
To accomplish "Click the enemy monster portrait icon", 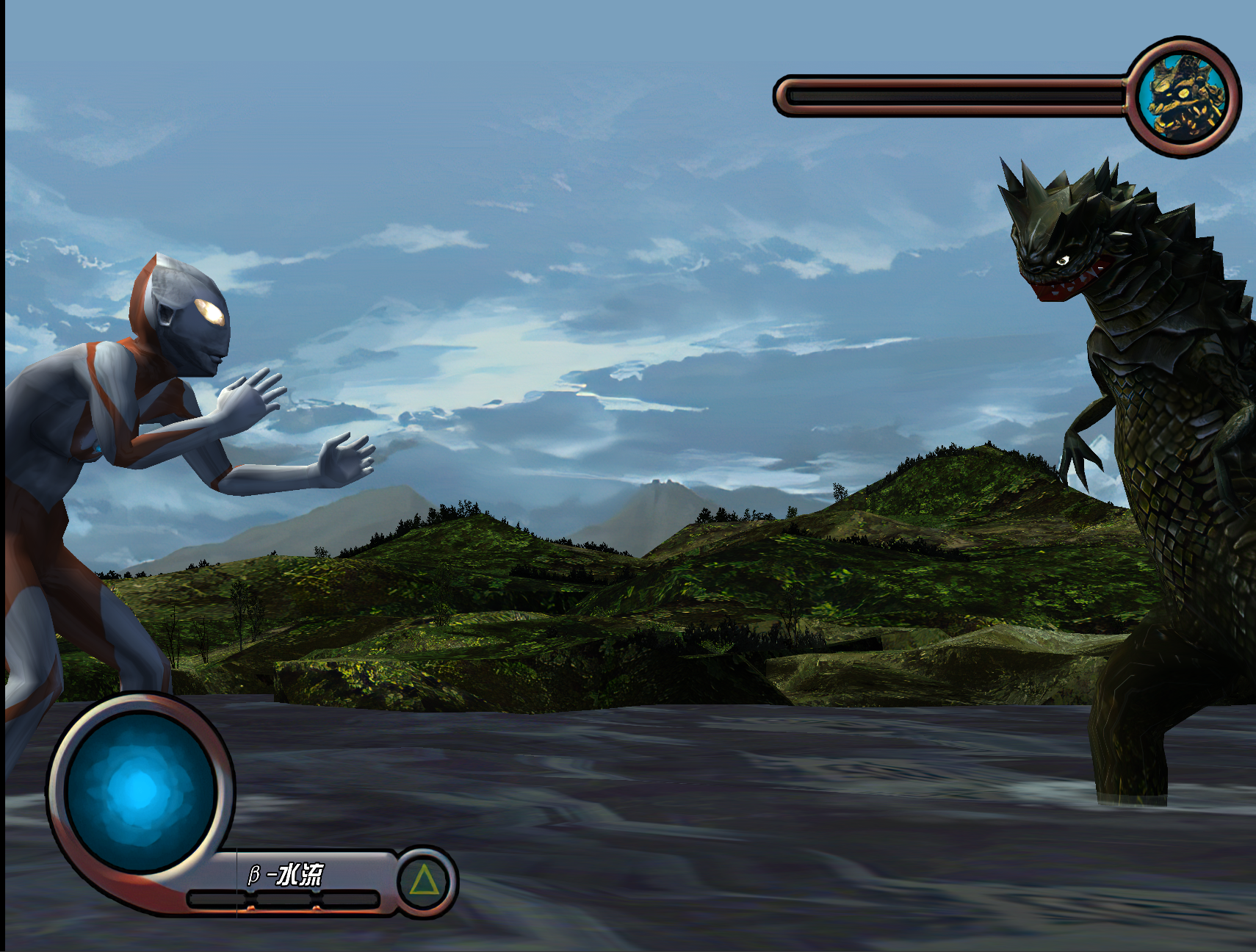I will (x=1183, y=97).
